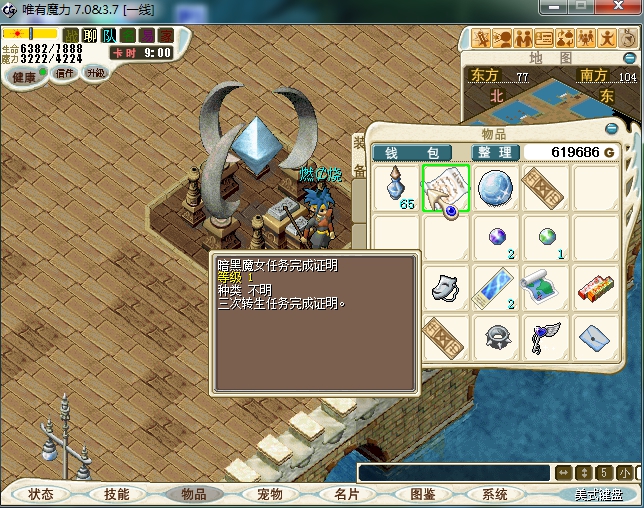Select the white mask item
The height and width of the screenshot is (508, 644).
pos(446,286)
